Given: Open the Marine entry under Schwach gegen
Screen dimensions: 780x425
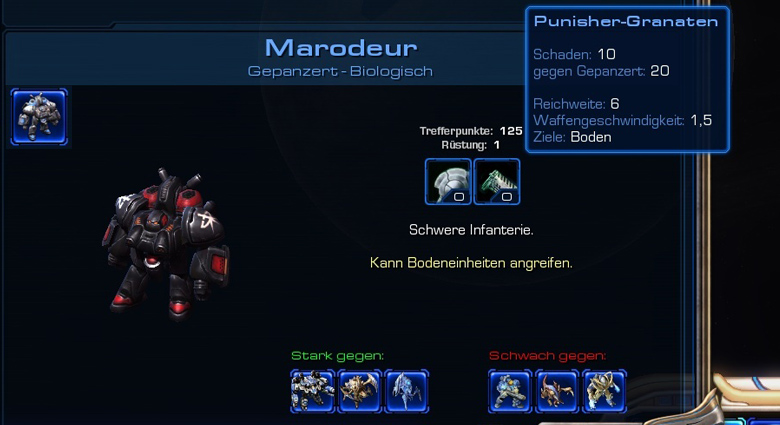Looking at the screenshot, I should [510, 390].
